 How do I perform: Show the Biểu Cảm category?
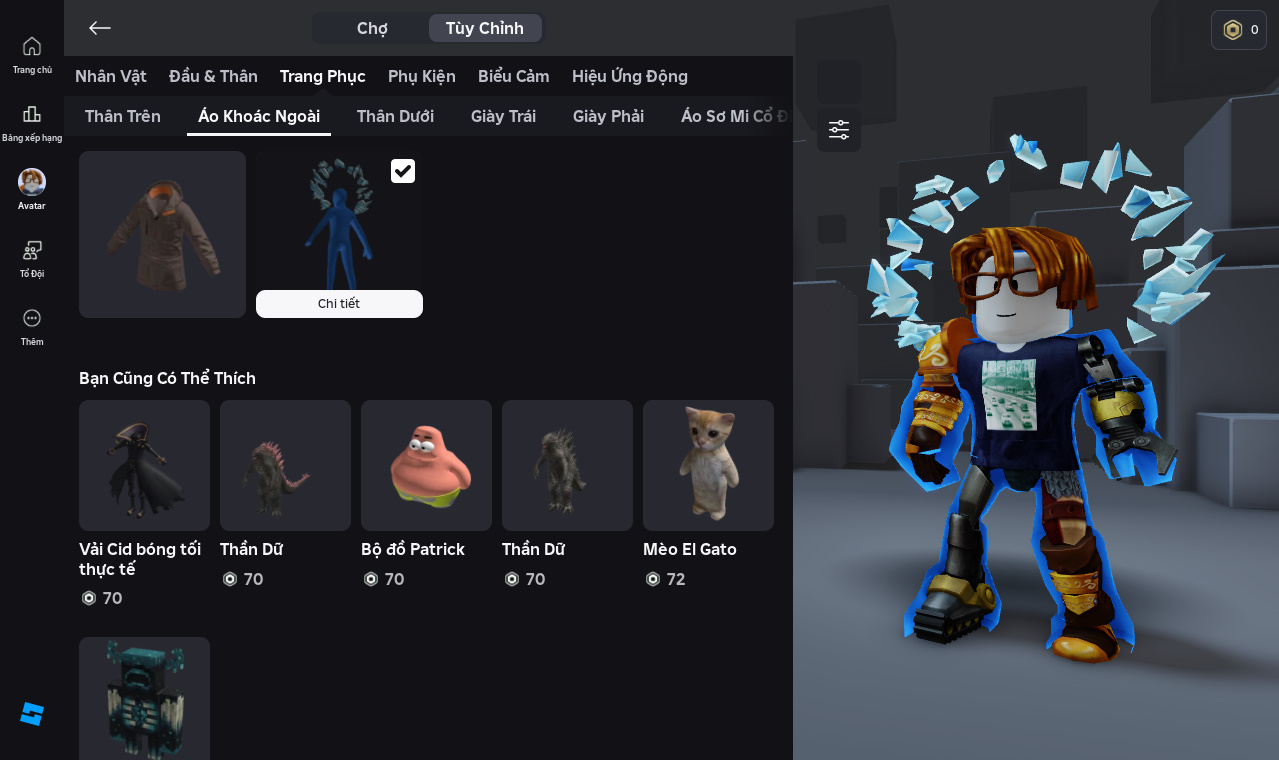click(x=514, y=76)
